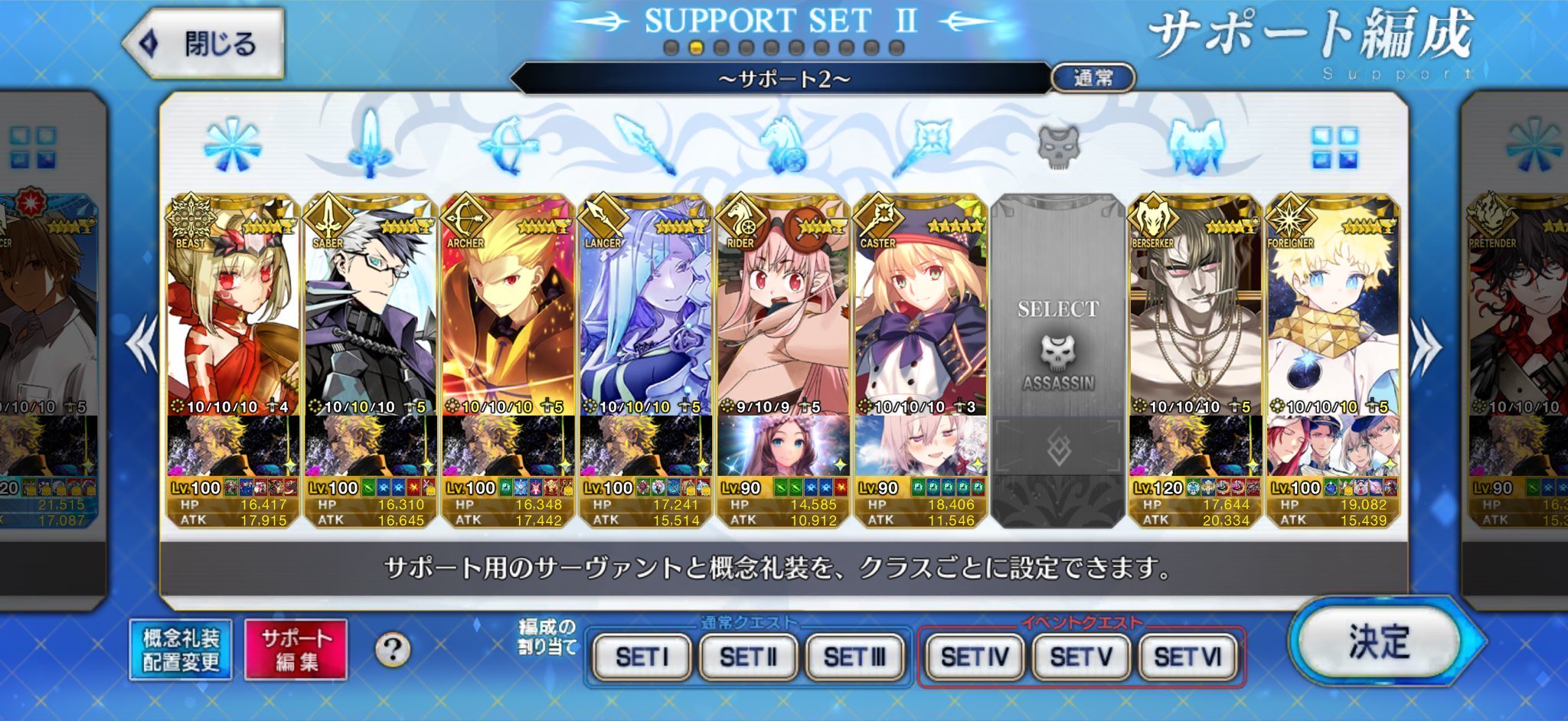
Task: Assign formation to SET II
Action: tap(748, 657)
